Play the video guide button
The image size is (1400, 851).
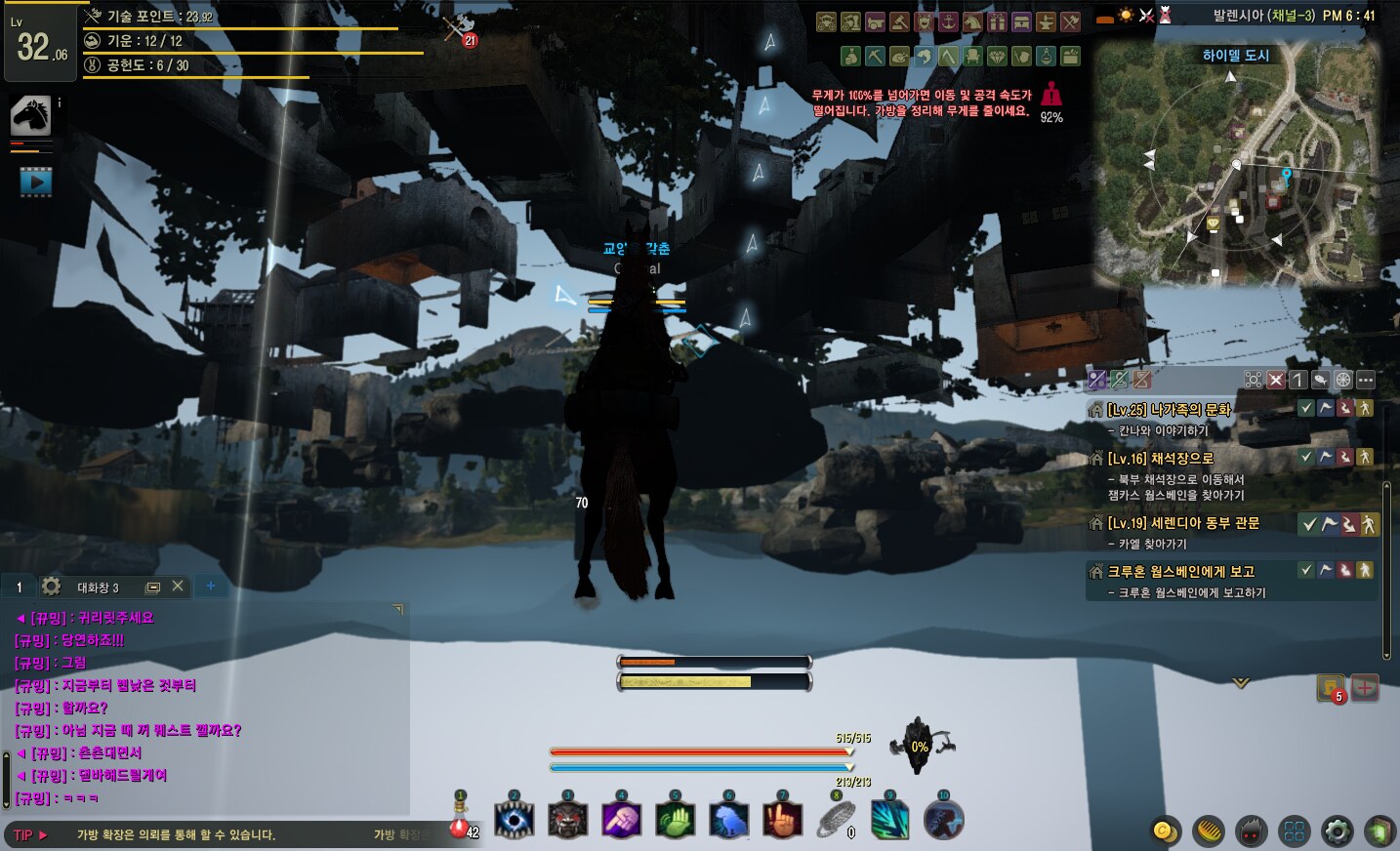35,182
